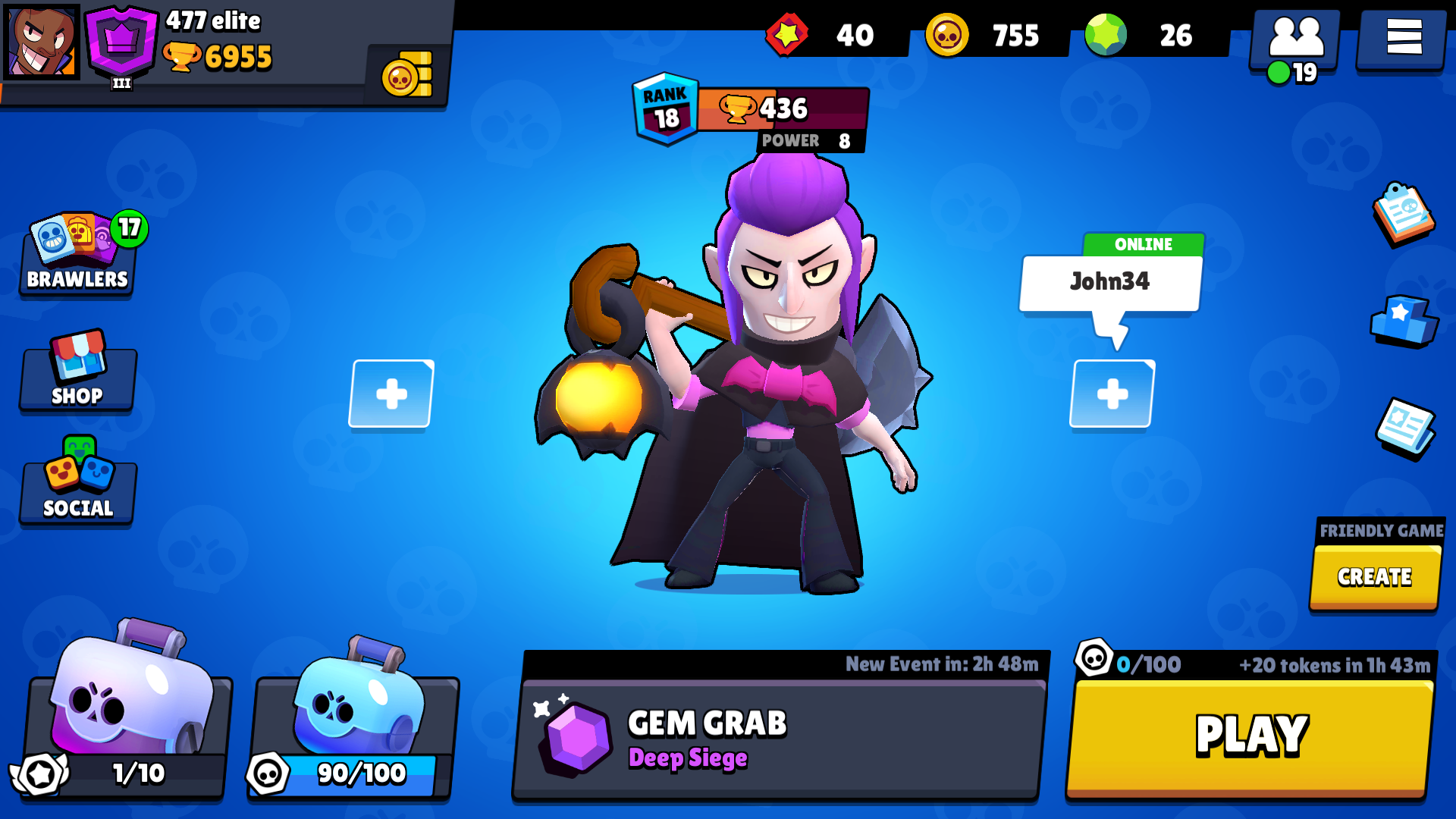This screenshot has width=1456, height=819.
Task: Open the blue star block icon
Action: click(x=1403, y=321)
